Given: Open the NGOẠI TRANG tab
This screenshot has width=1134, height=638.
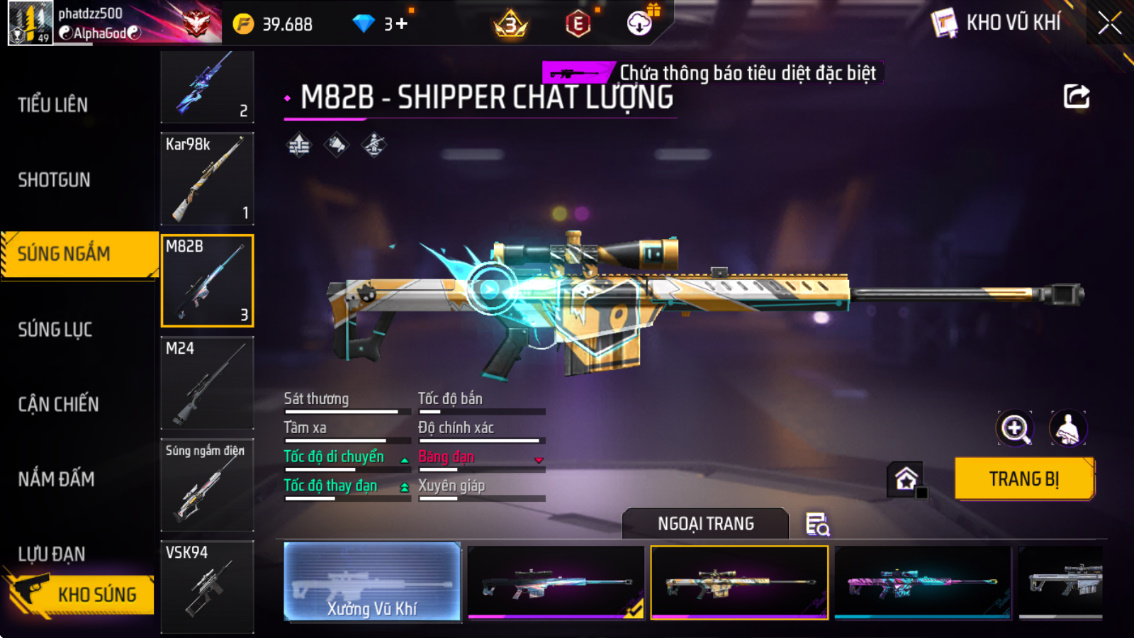Looking at the screenshot, I should (x=705, y=524).
